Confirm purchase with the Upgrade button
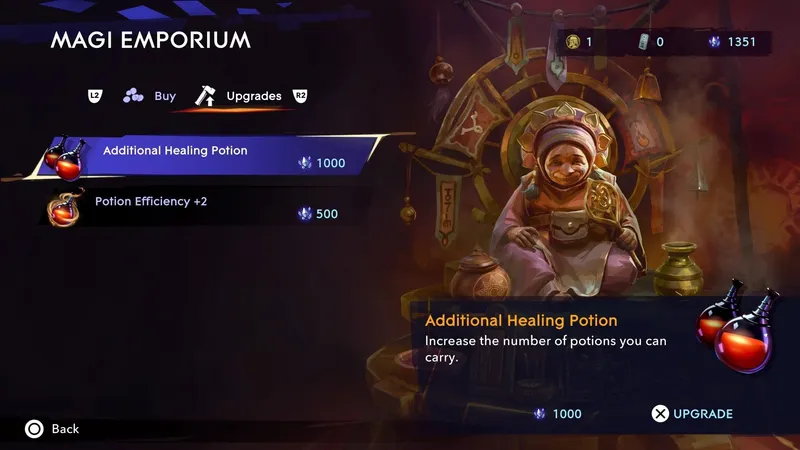Screen dimensions: 800x450 692,414
